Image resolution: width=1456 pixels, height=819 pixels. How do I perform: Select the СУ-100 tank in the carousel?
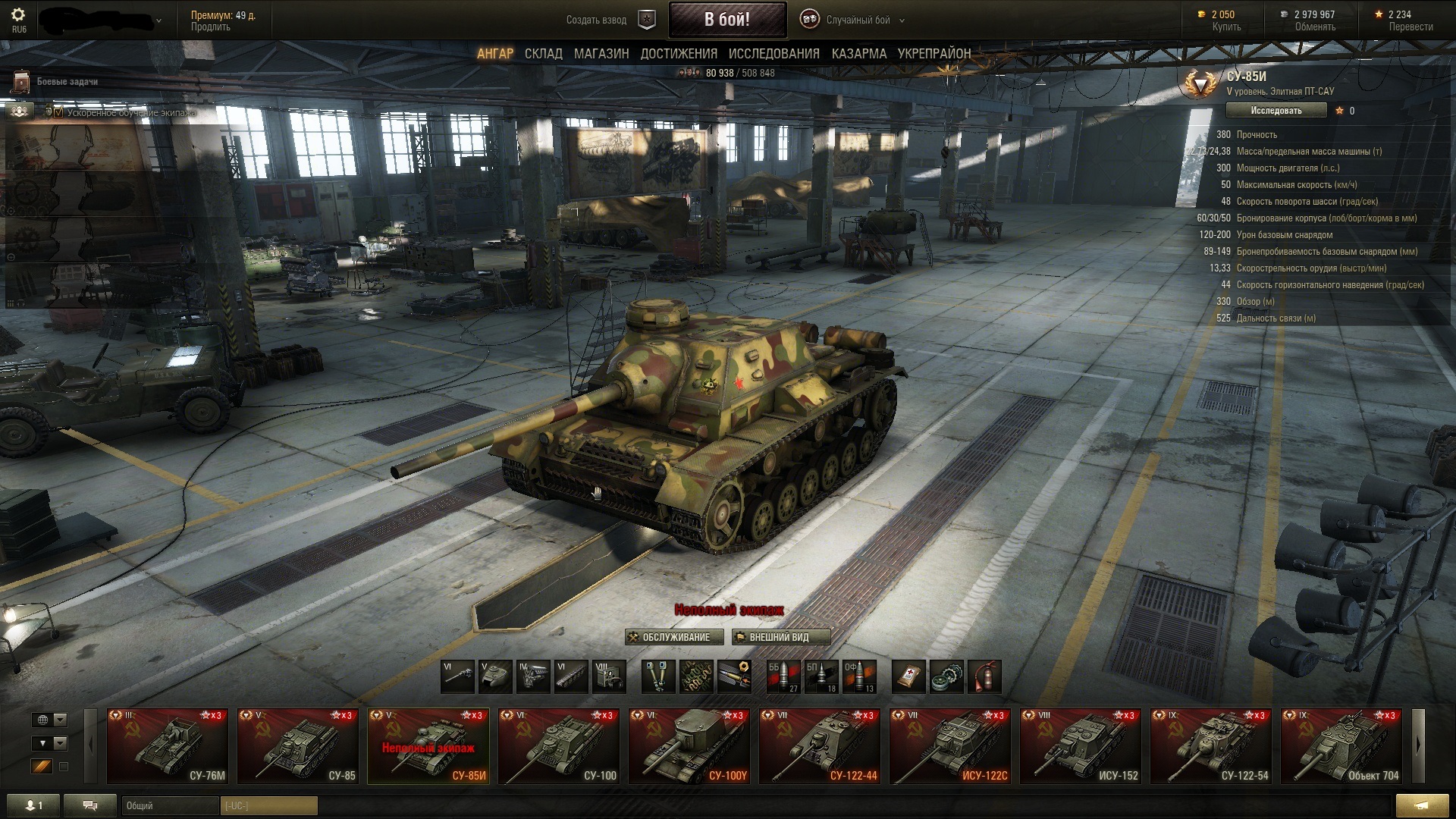[559, 745]
